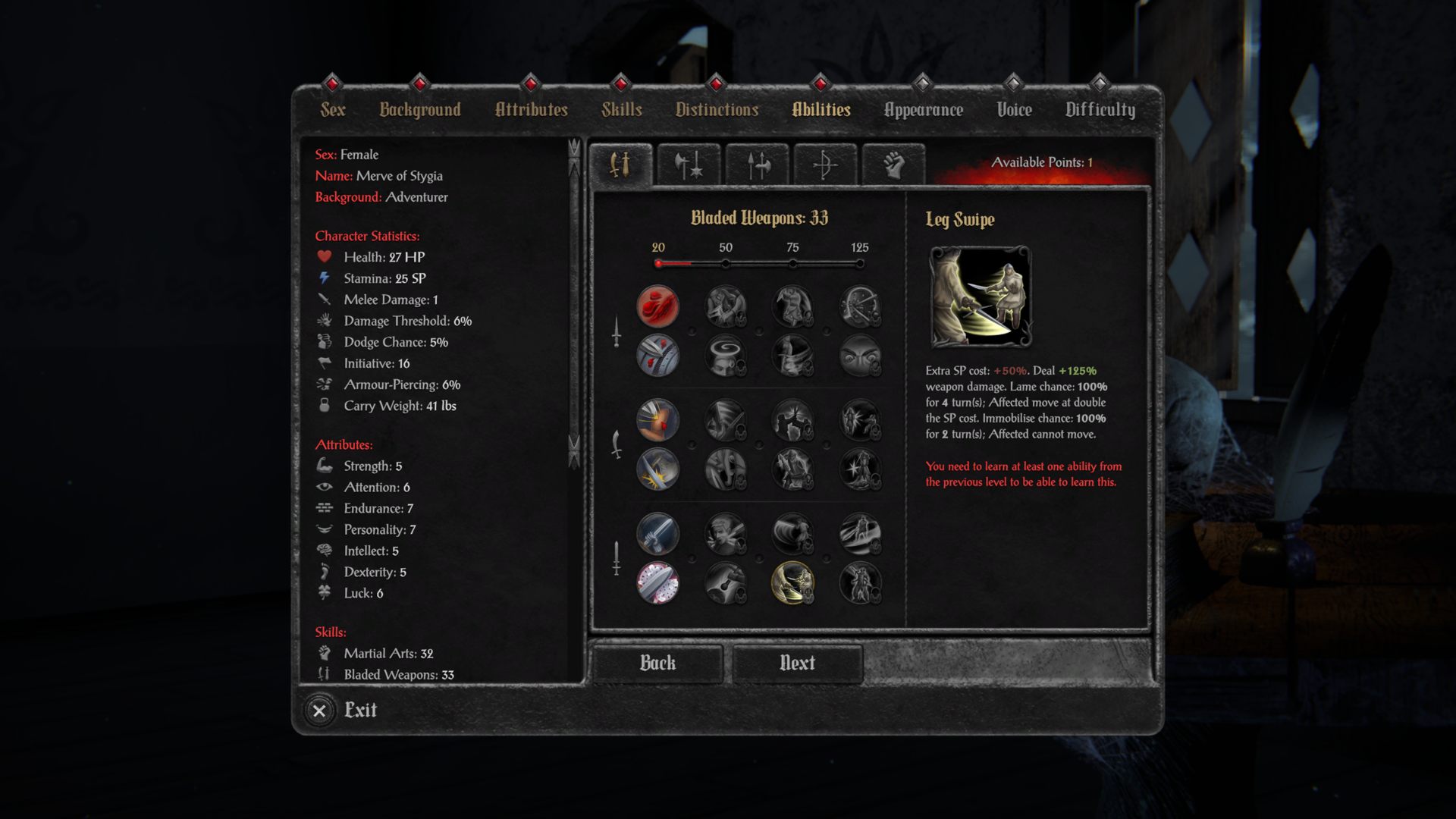Choose the Difficulty tab

1100,110
